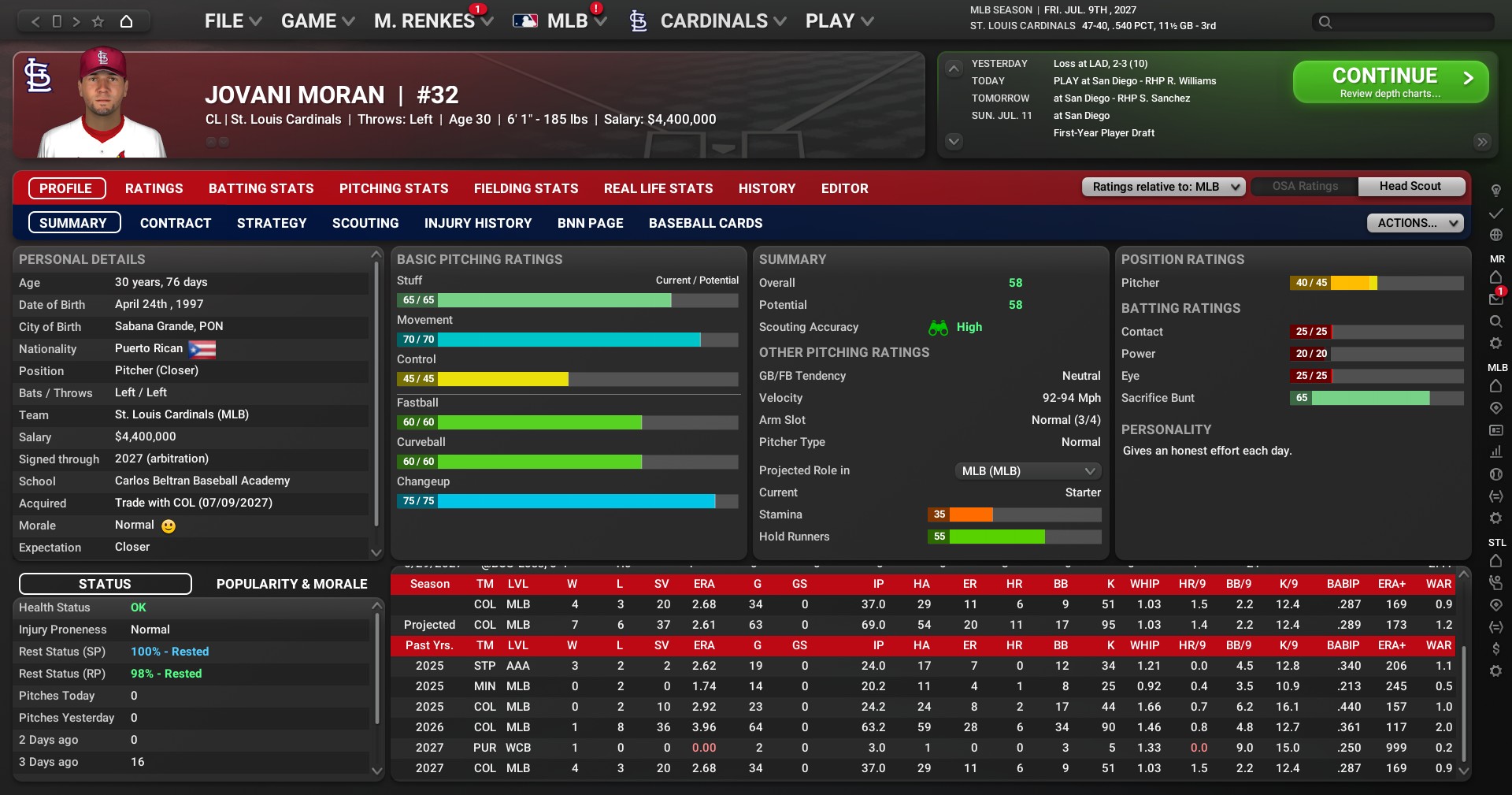Show the POPULARITY & MORALE panel
The width and height of the screenshot is (1512, 795).
click(x=291, y=584)
